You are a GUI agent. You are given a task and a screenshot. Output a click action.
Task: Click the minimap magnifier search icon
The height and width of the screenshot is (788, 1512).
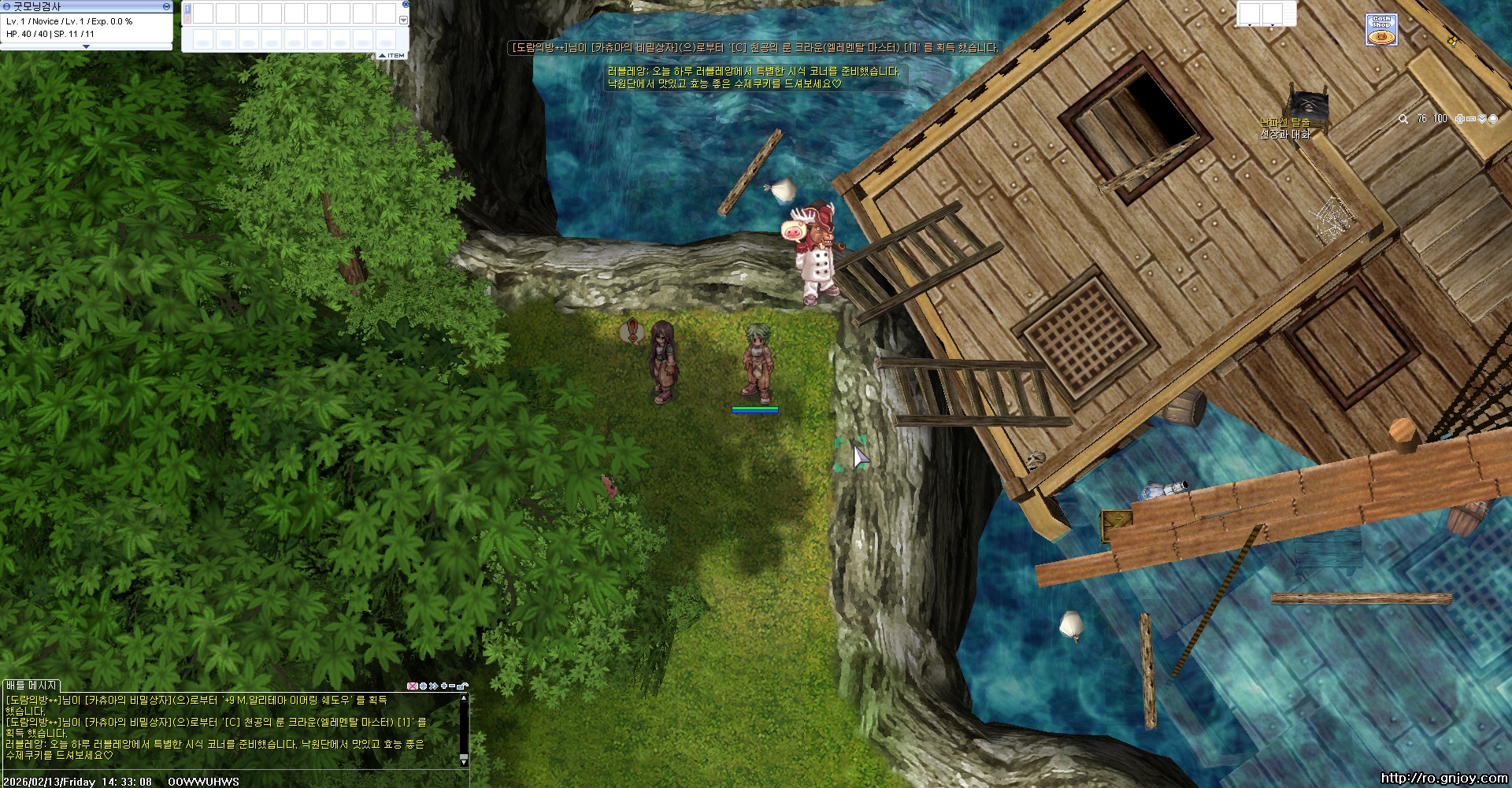(x=1403, y=119)
